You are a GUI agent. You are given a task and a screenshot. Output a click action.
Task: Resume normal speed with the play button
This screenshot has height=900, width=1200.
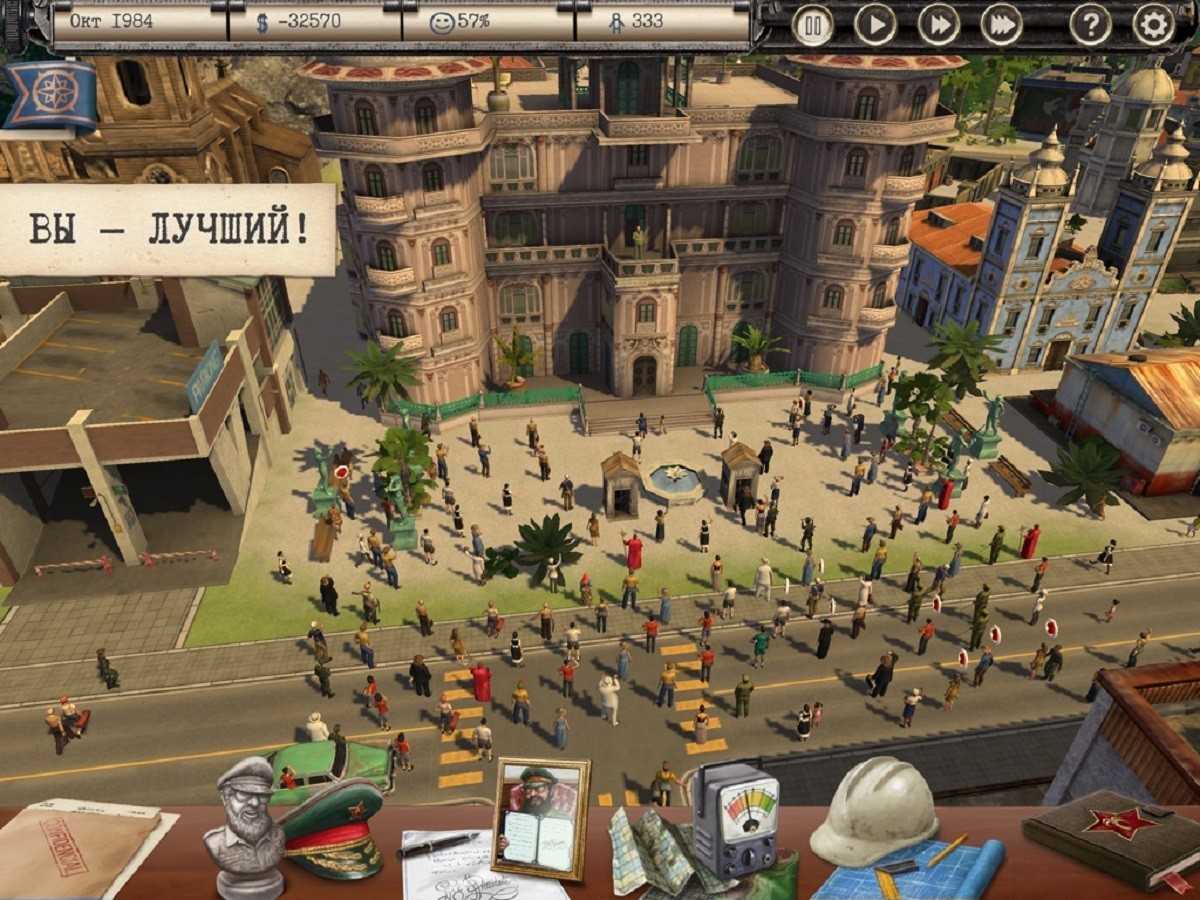pyautogui.click(x=875, y=24)
